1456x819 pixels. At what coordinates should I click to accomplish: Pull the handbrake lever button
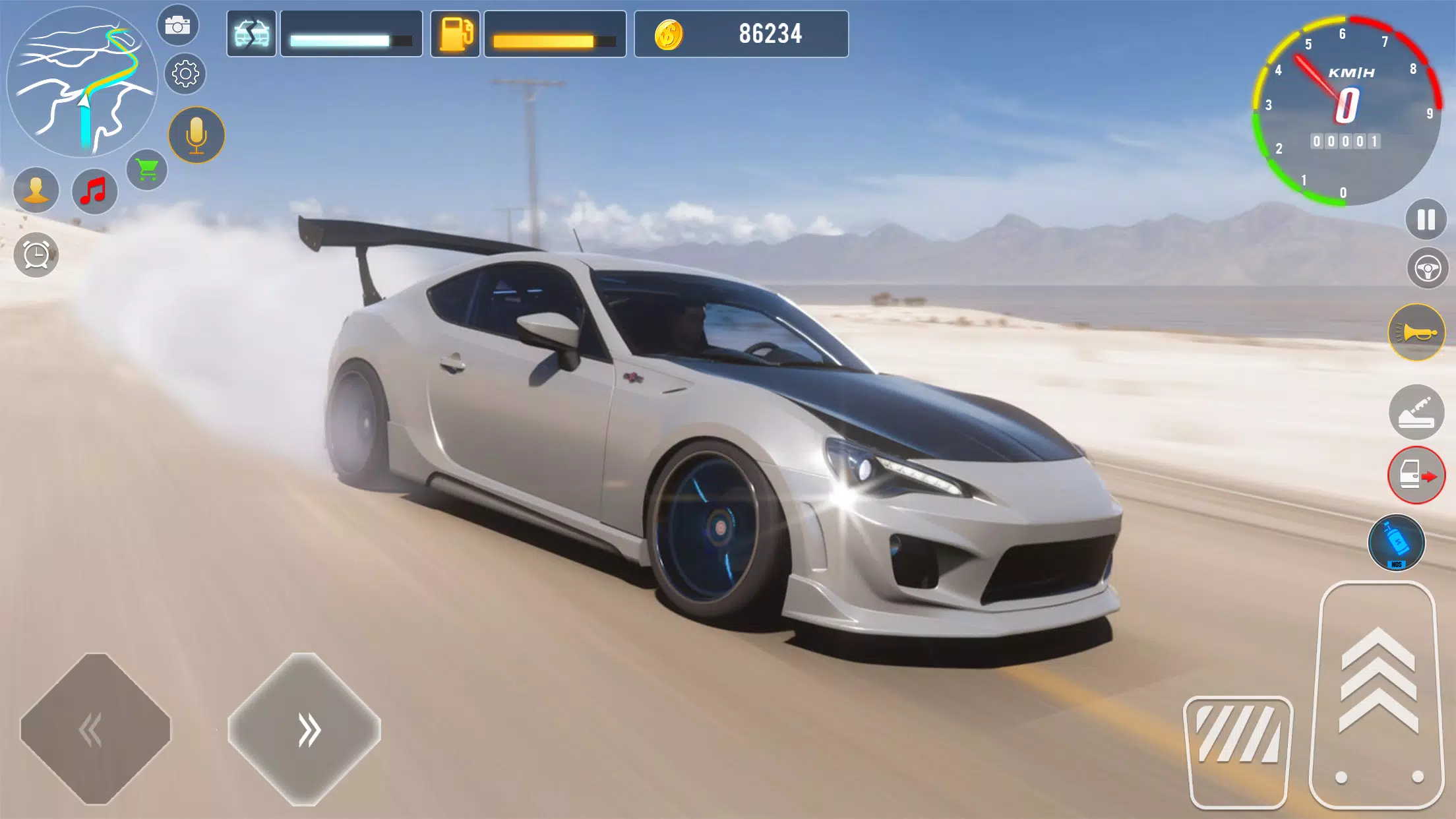click(x=1416, y=413)
